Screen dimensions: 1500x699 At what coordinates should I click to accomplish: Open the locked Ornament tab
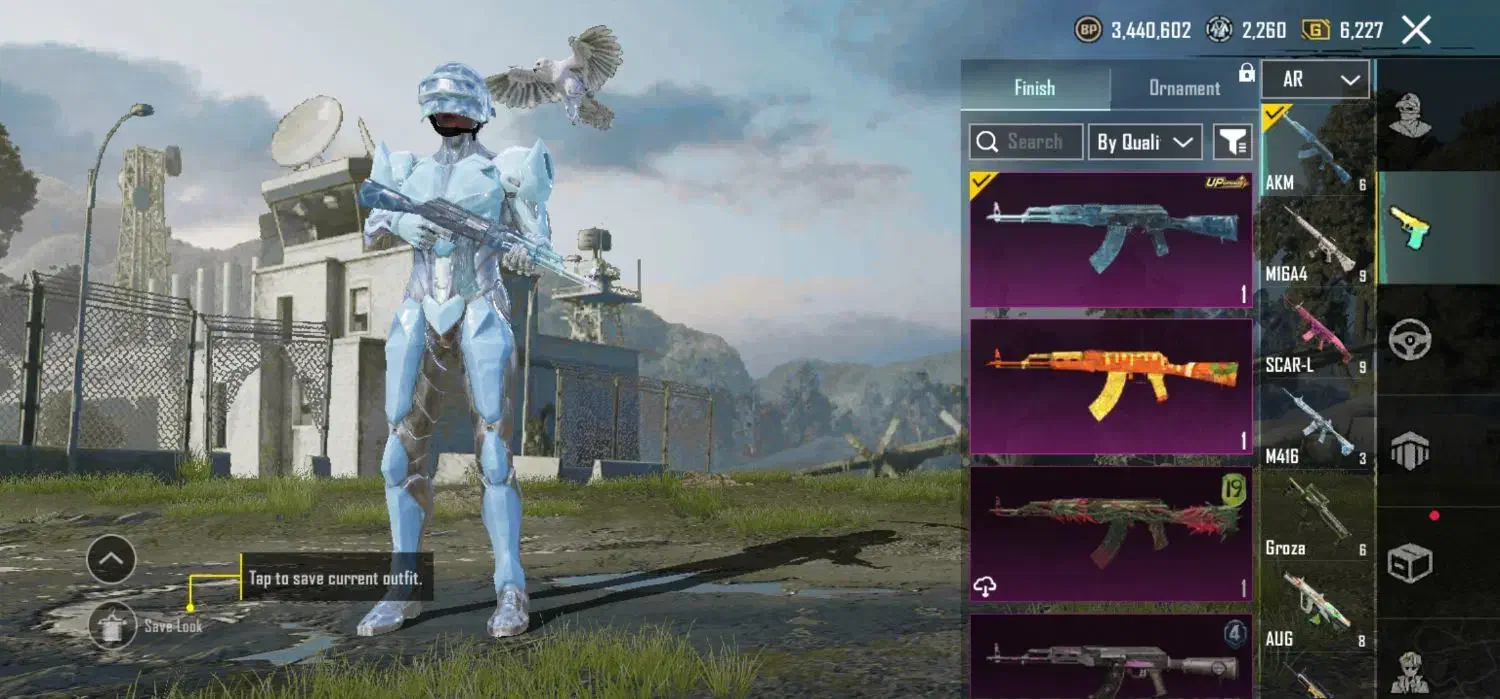point(1185,88)
